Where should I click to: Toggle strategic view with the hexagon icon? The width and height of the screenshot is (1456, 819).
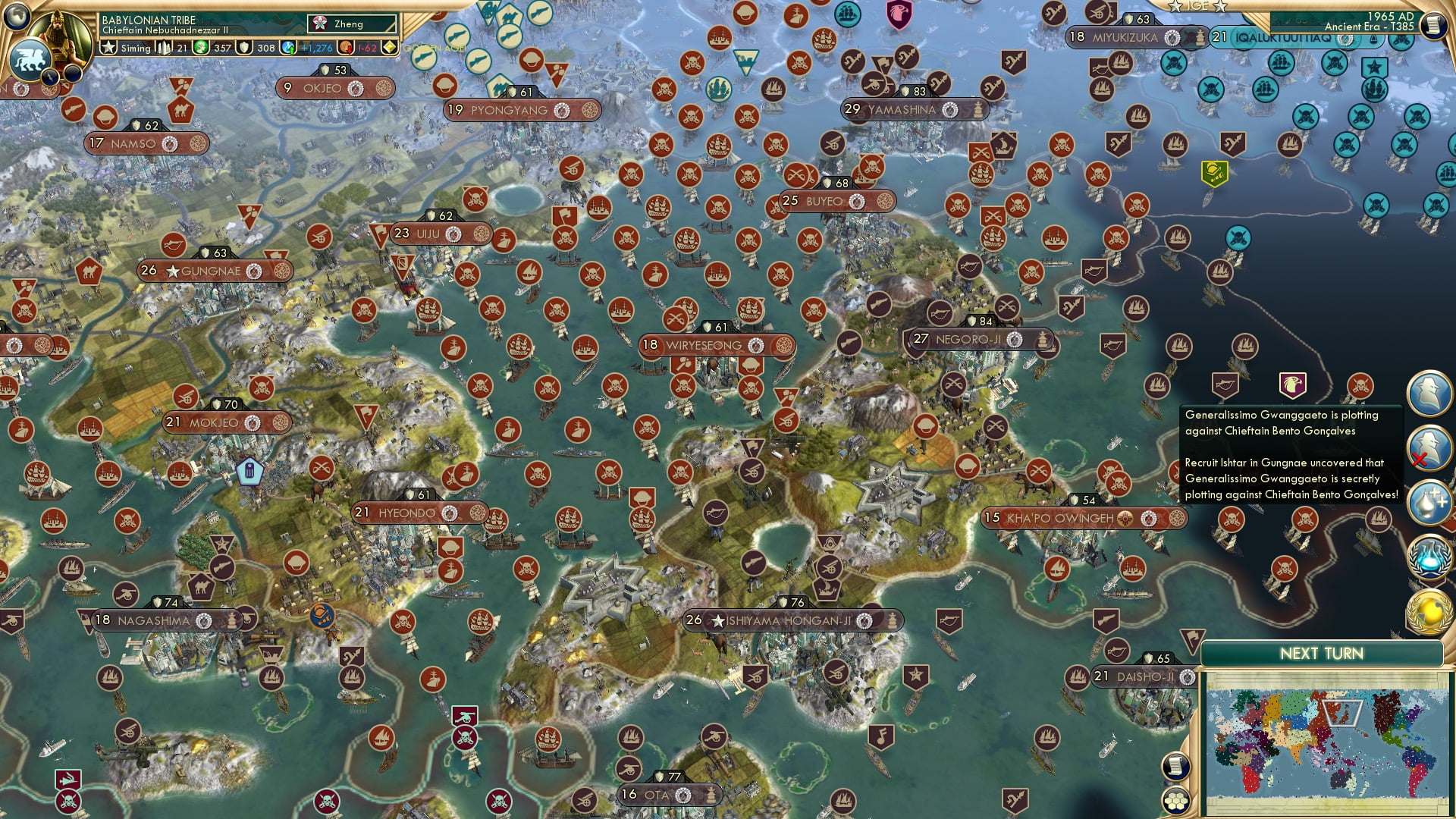(x=1176, y=800)
